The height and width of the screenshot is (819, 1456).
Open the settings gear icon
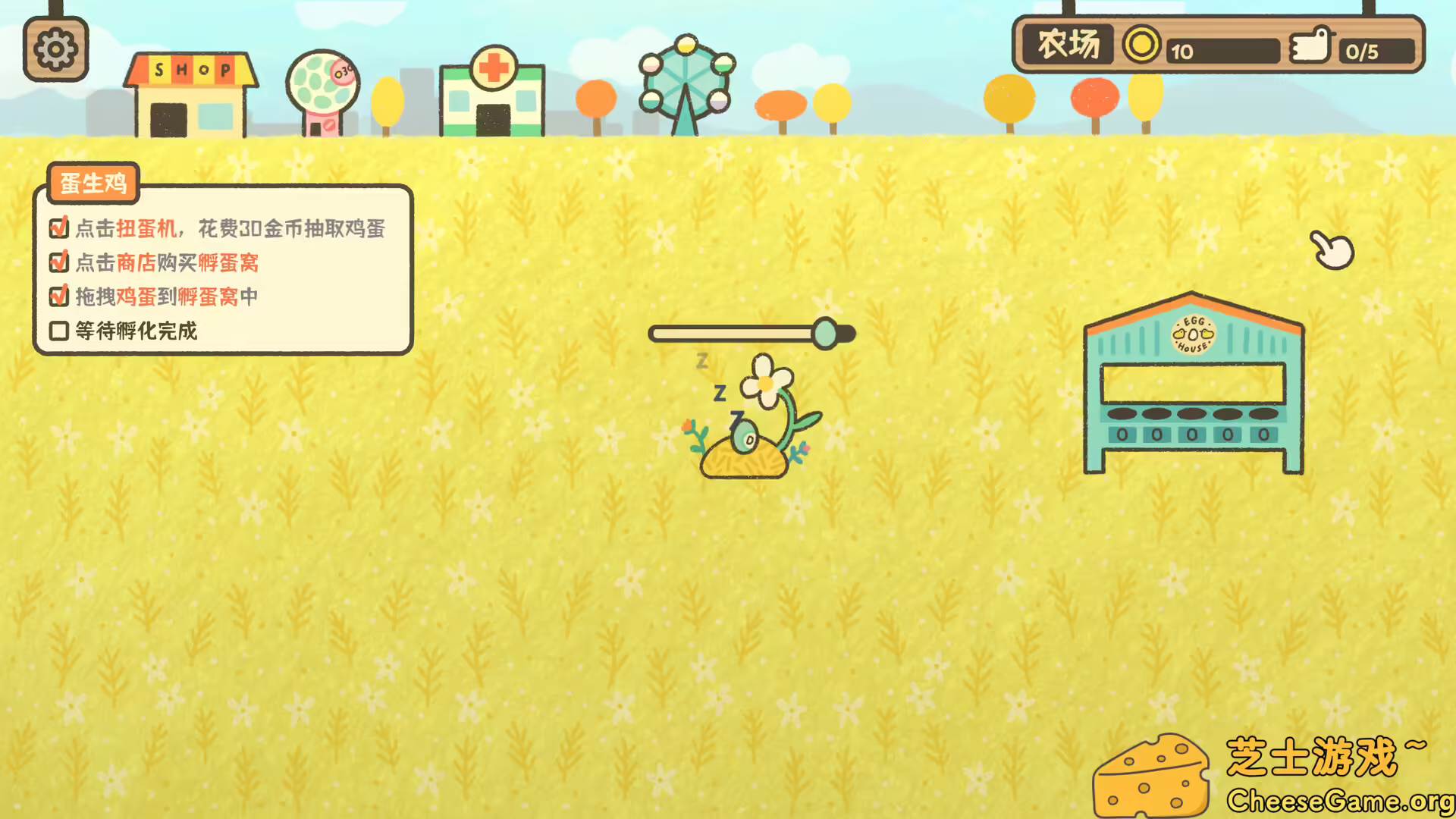(x=55, y=47)
